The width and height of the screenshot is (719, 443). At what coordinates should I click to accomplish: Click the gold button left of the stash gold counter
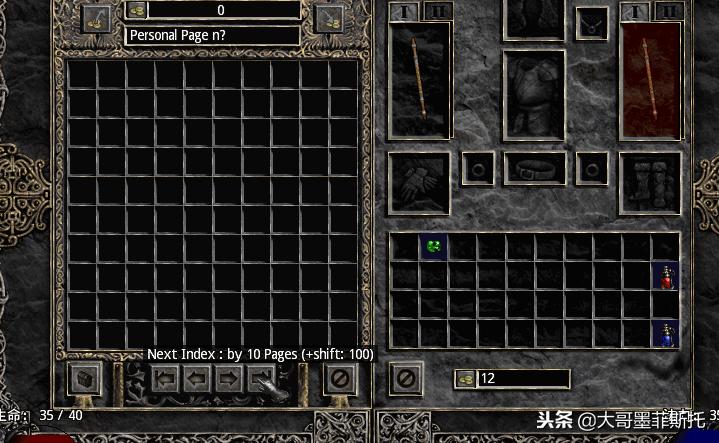tap(97, 17)
